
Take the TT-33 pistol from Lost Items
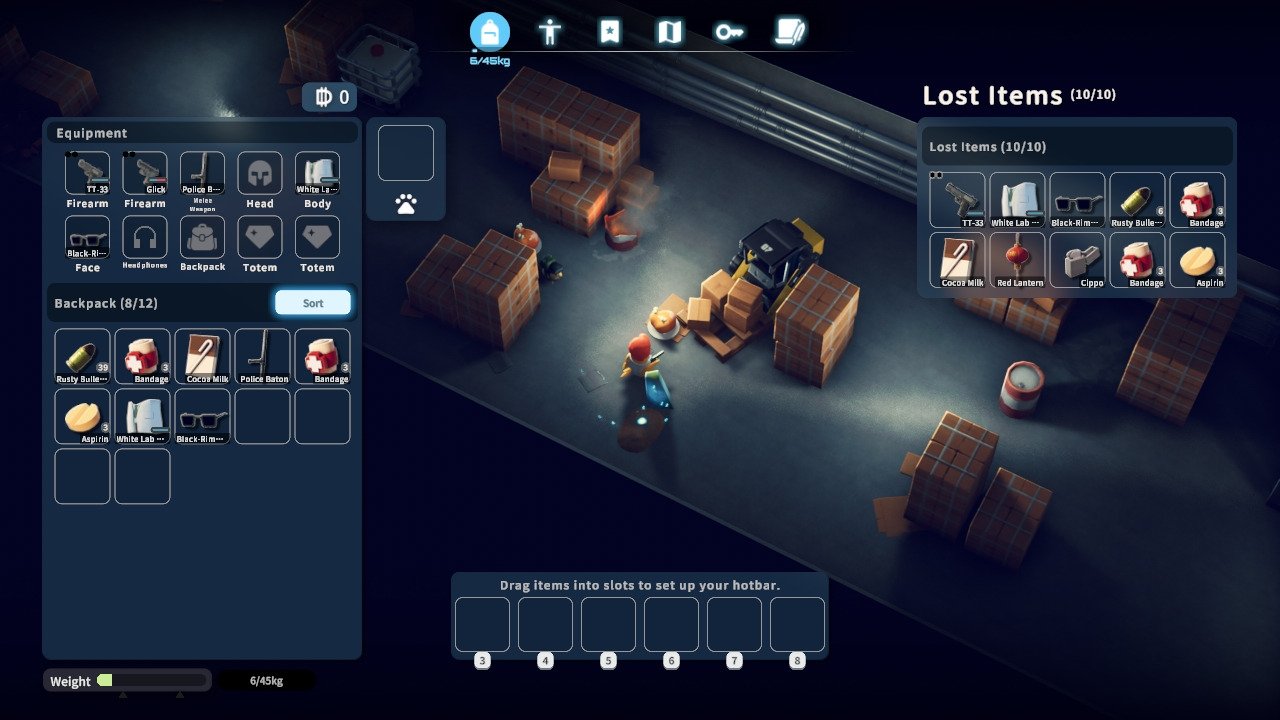pyautogui.click(x=957, y=200)
